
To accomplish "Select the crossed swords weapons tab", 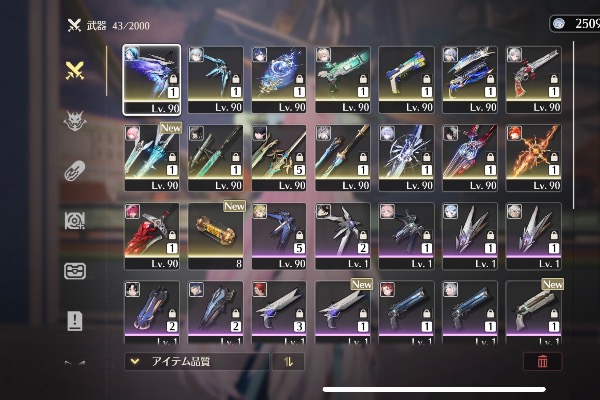I will (74, 70).
